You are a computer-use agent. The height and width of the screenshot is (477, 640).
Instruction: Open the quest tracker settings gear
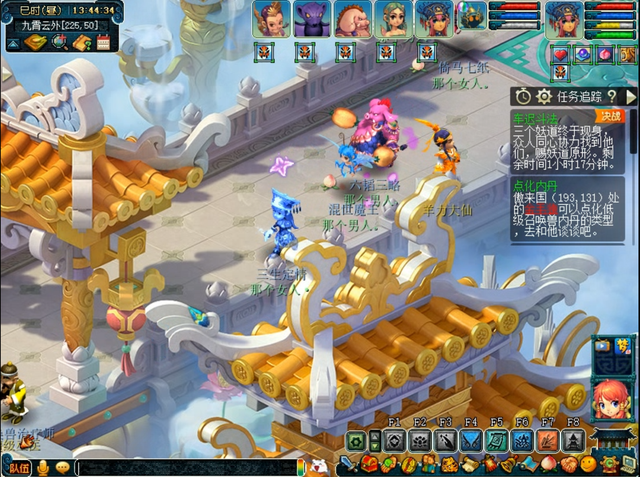pyautogui.click(x=544, y=96)
